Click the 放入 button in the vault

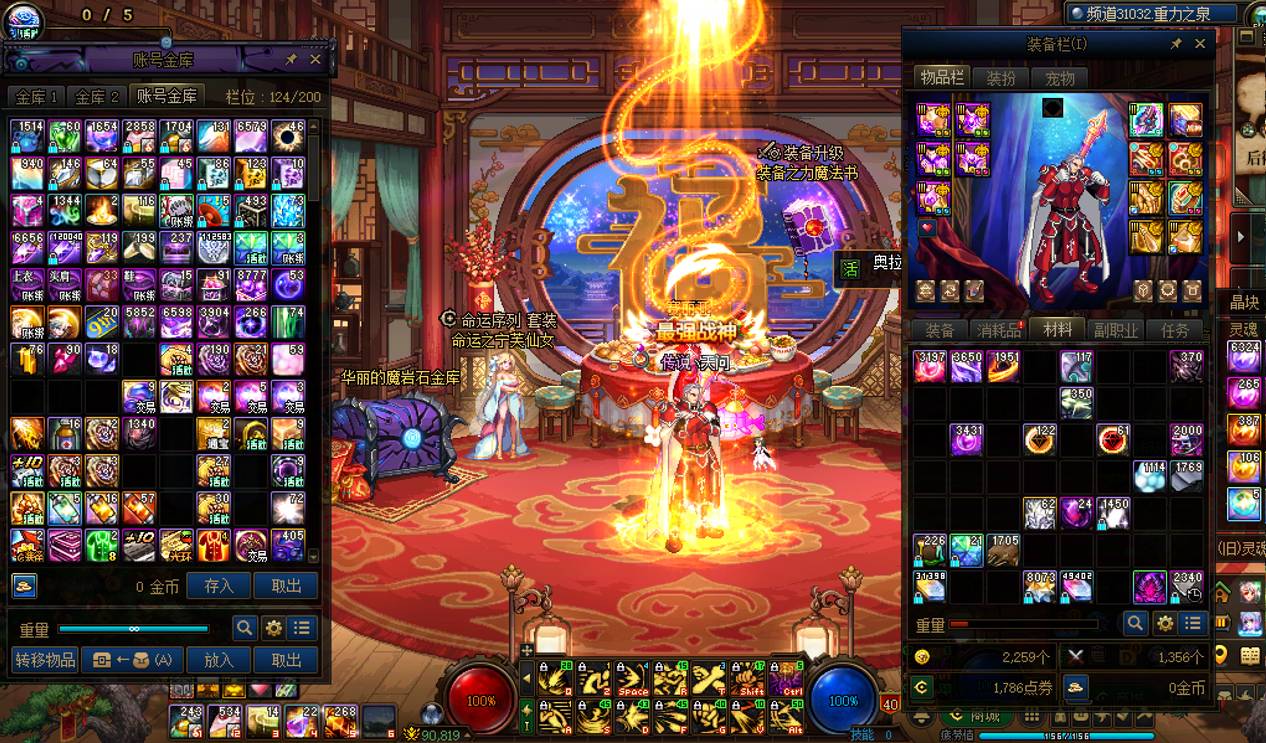tap(218, 660)
